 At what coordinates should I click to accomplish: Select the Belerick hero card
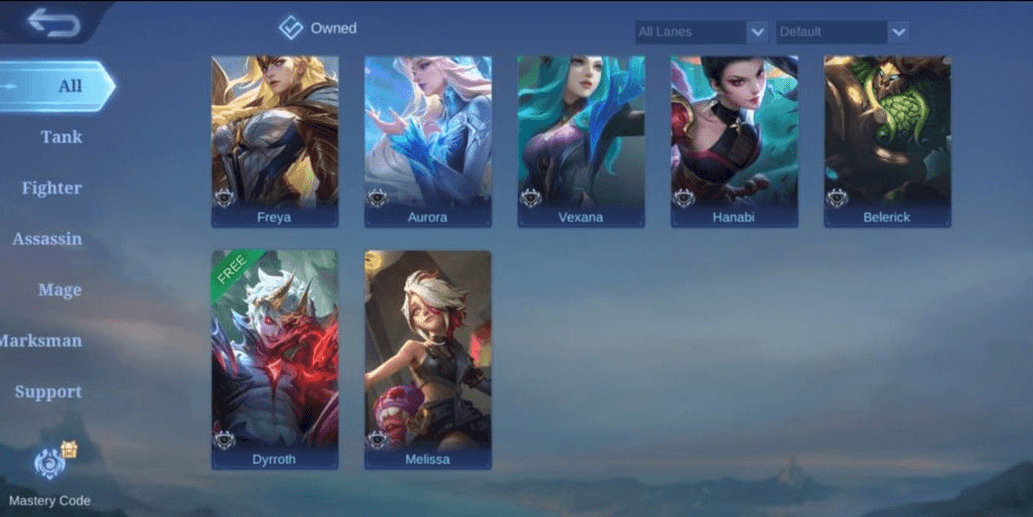tap(887, 141)
